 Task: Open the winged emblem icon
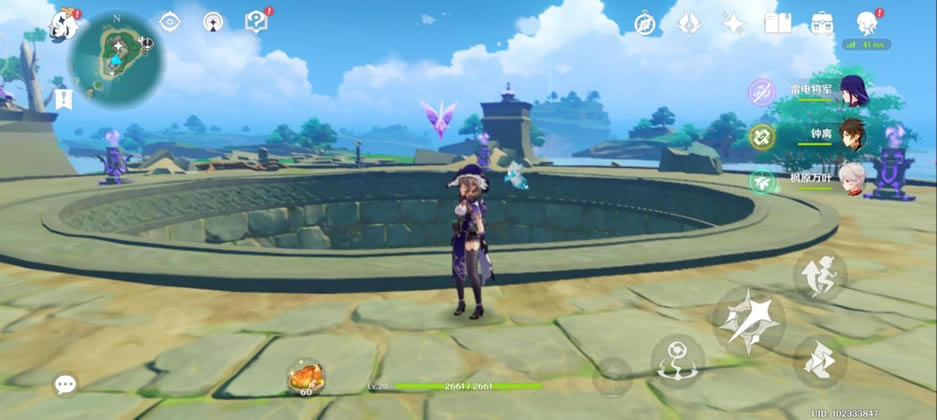[x=689, y=24]
